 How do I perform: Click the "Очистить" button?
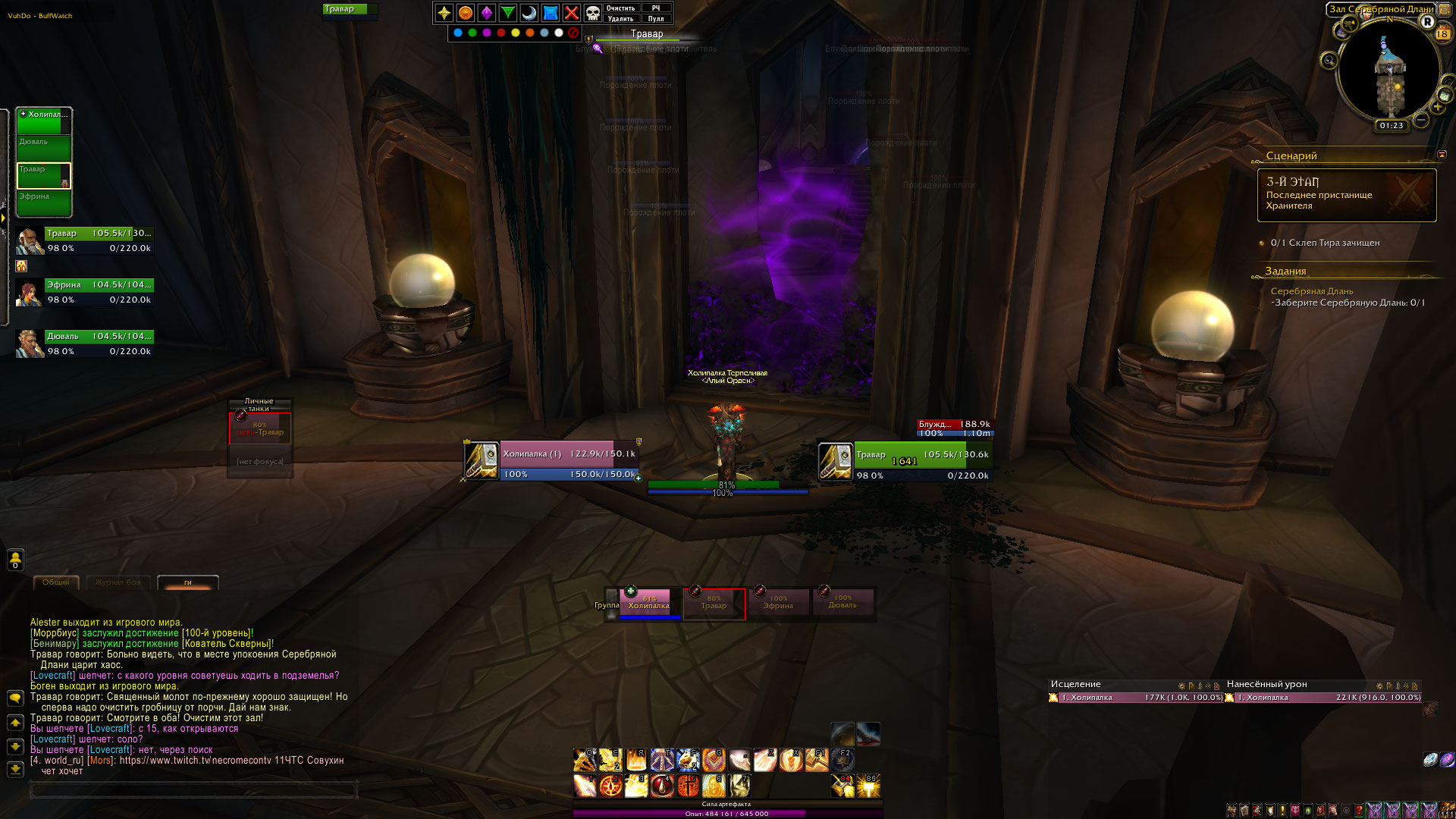(x=620, y=8)
